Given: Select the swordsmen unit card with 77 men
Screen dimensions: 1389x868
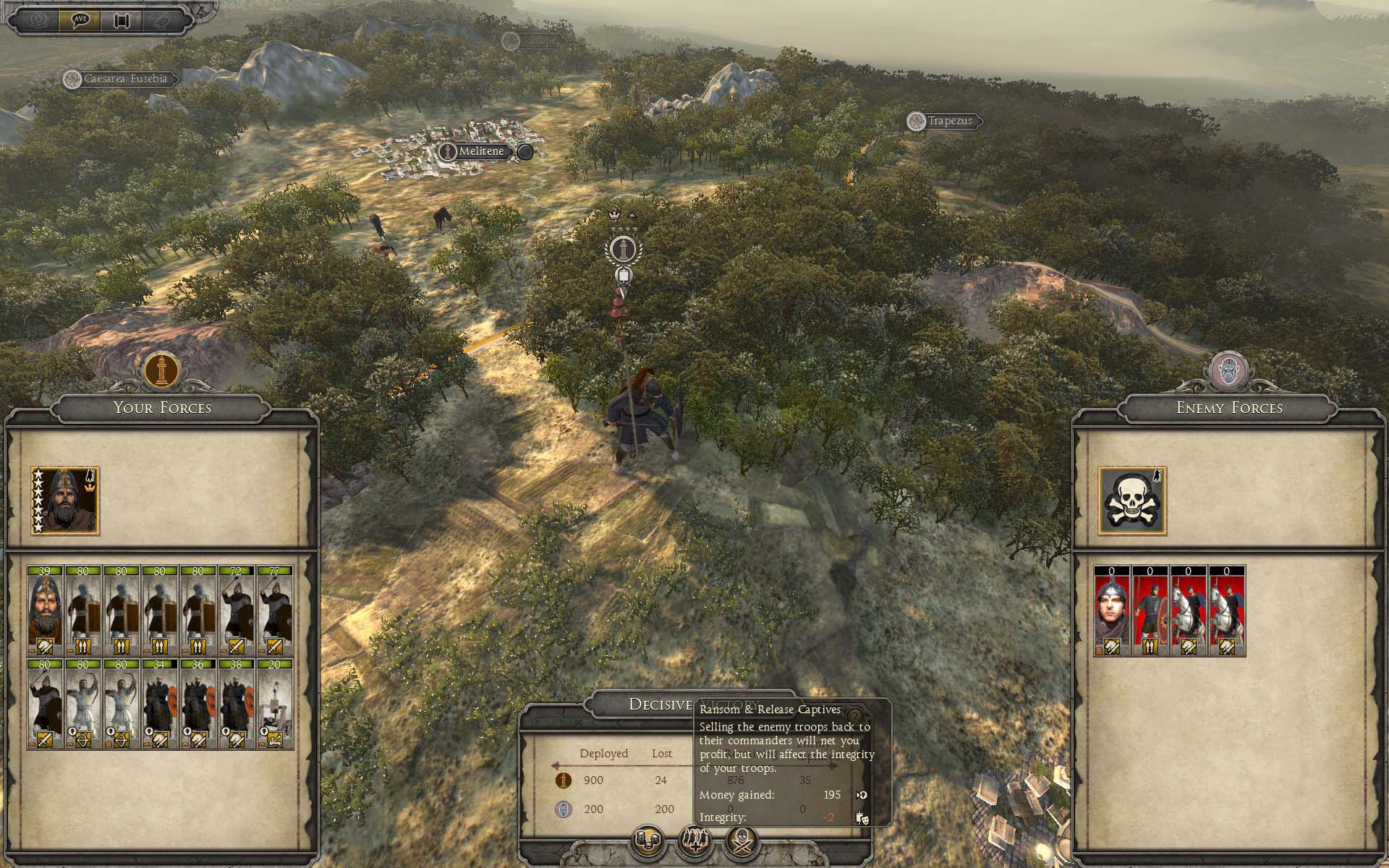Looking at the screenshot, I should point(275,611).
